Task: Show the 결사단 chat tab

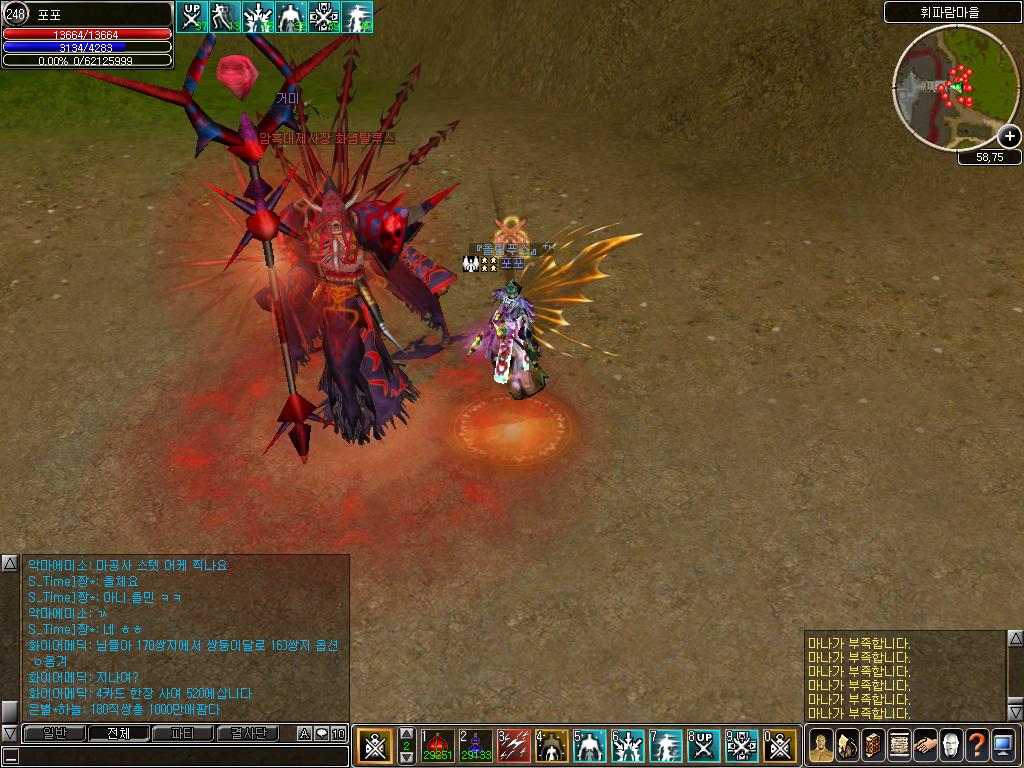Action: coord(248,734)
